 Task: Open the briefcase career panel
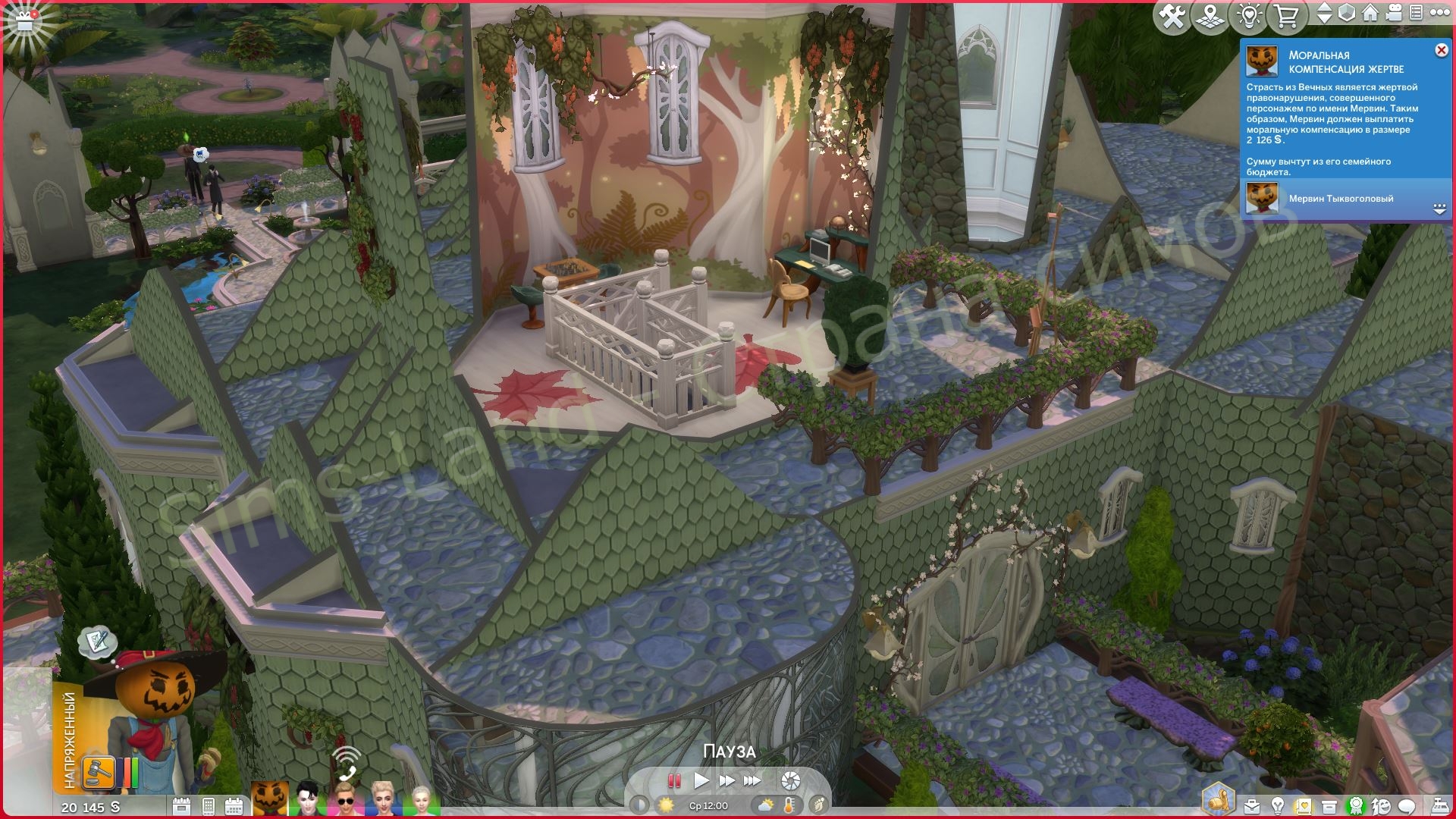[x=1252, y=806]
